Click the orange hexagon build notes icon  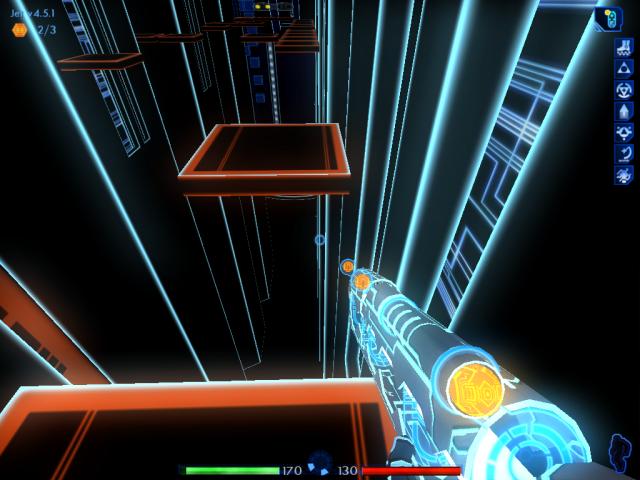(19, 30)
